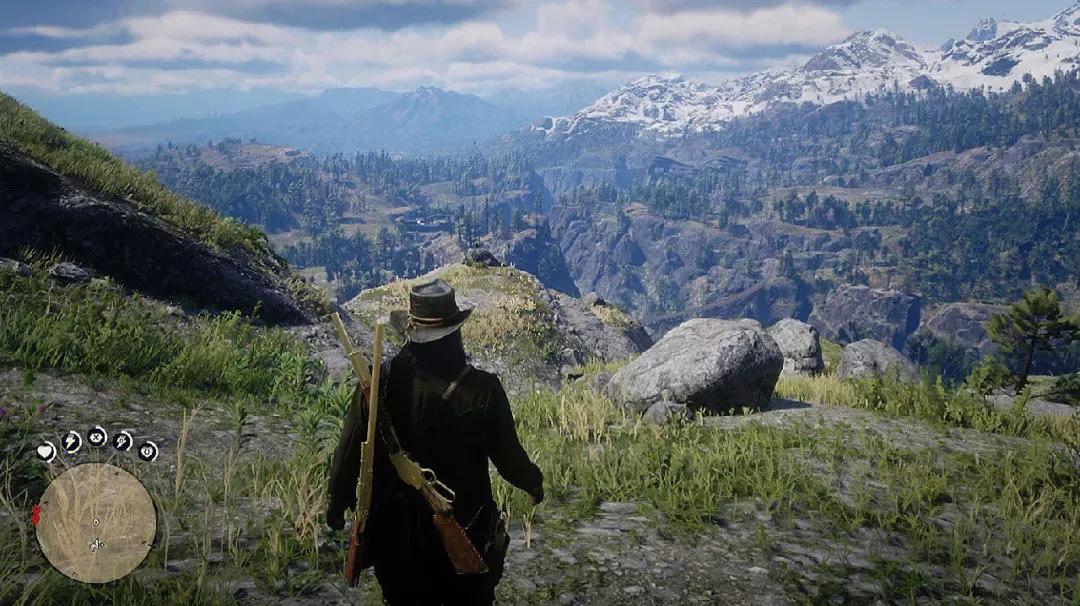Click the horse stamina core icon

click(123, 441)
